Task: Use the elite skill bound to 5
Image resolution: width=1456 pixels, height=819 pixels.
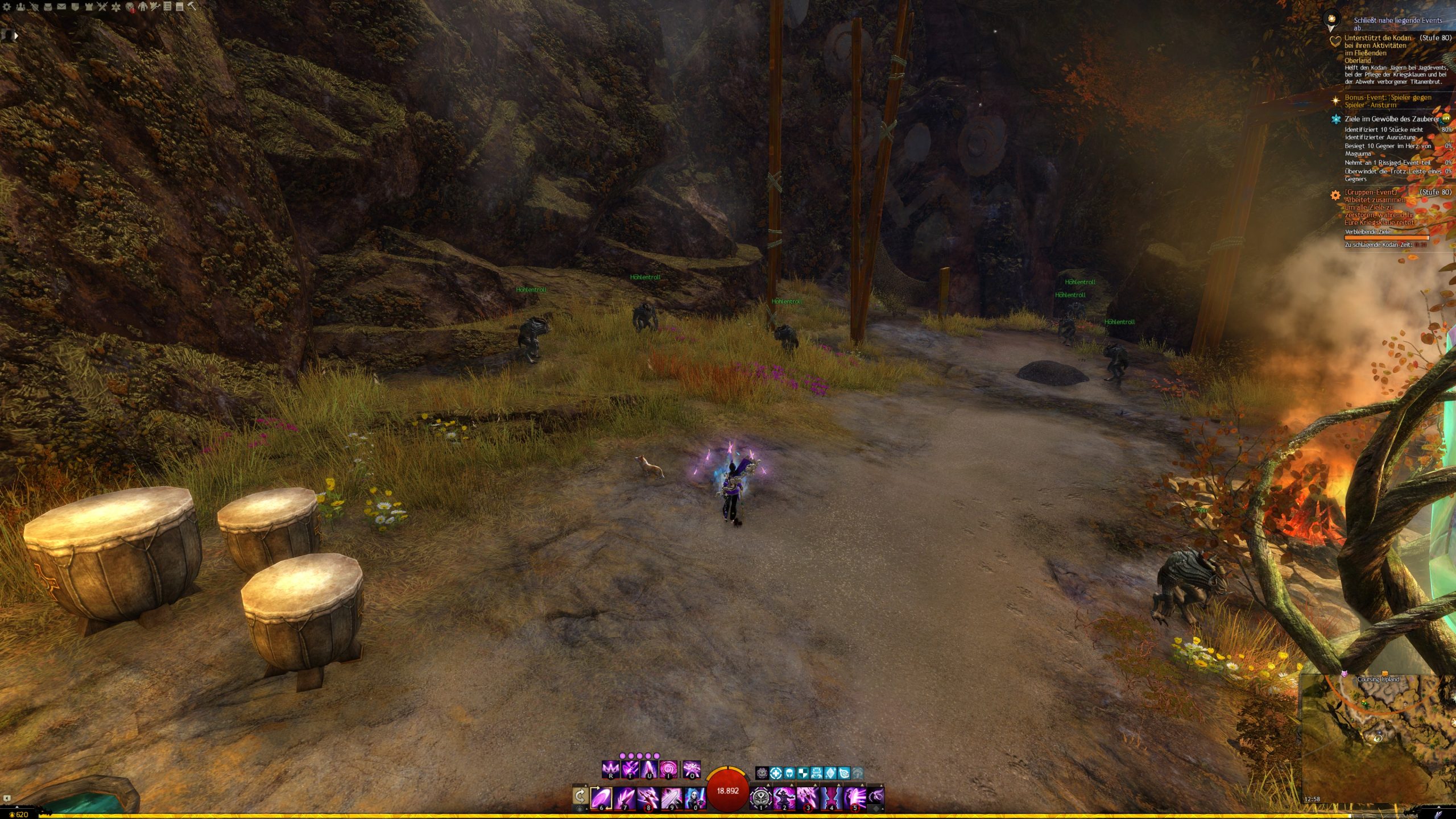Action: click(x=854, y=797)
